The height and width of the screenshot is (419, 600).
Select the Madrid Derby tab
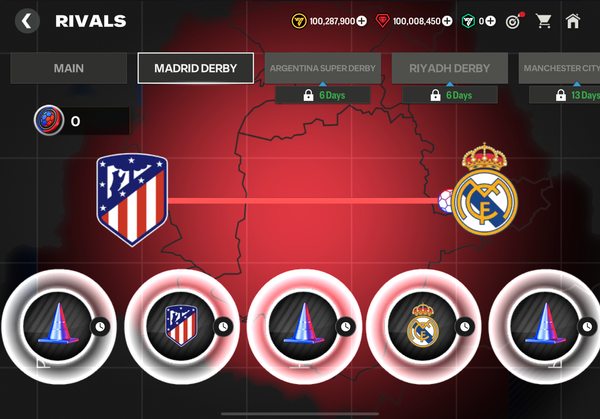click(195, 69)
